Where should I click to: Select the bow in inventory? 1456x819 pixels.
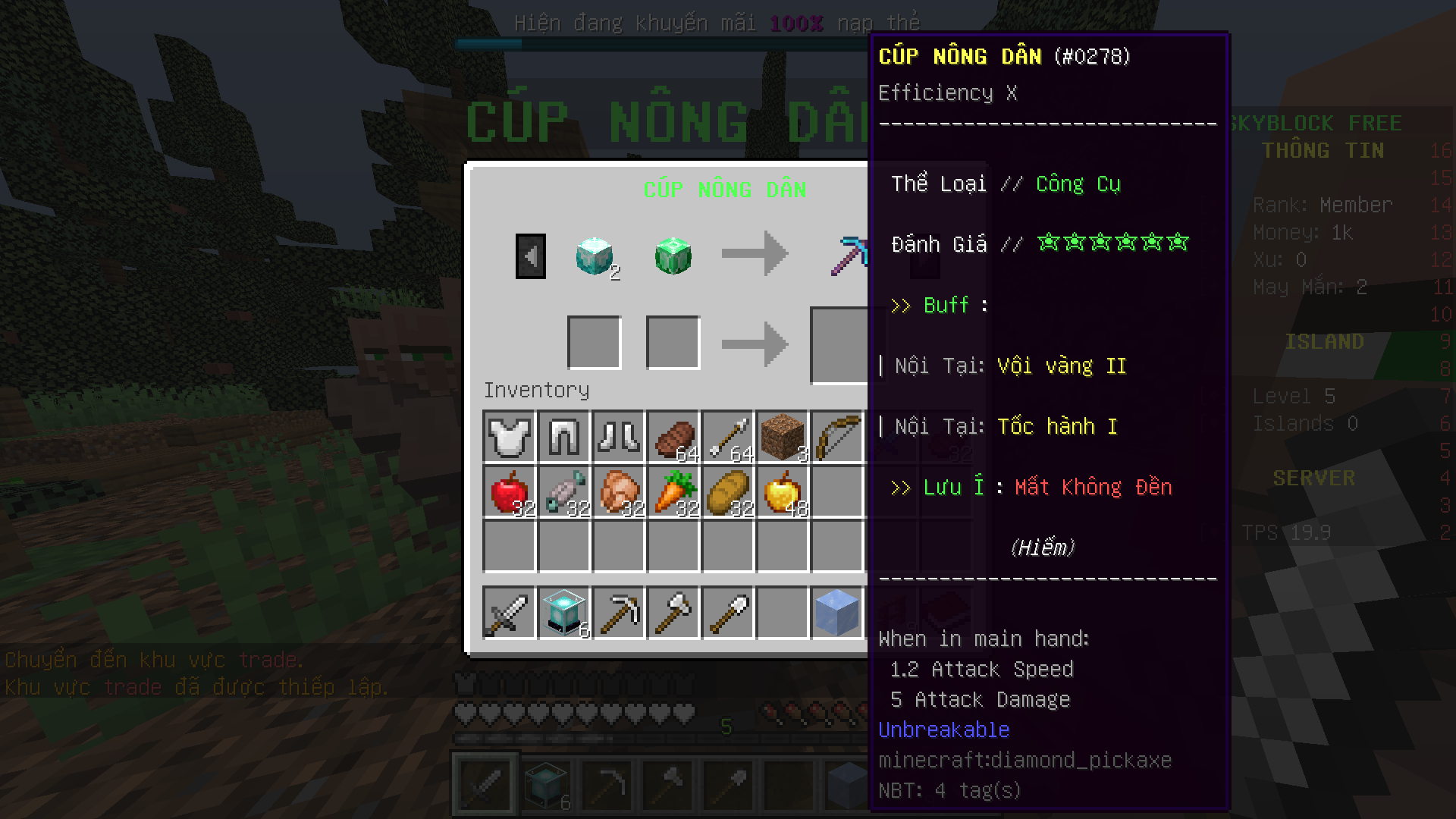coord(836,438)
